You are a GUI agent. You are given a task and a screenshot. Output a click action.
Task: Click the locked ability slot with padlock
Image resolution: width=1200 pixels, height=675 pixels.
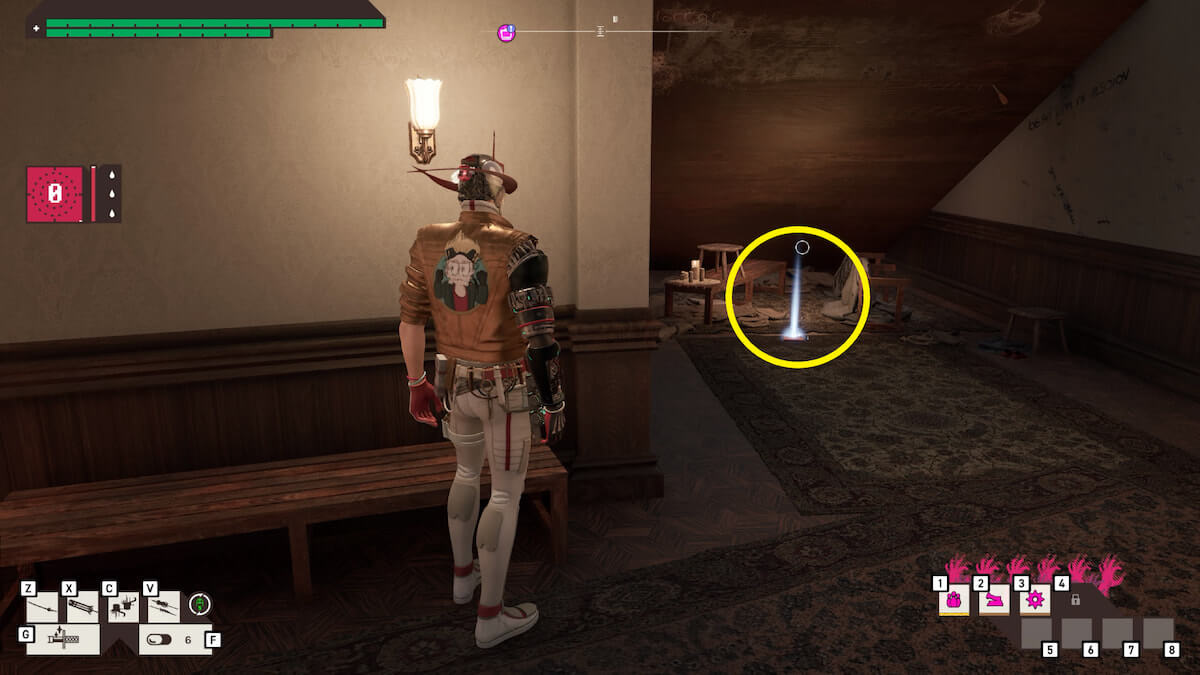pos(1075,600)
